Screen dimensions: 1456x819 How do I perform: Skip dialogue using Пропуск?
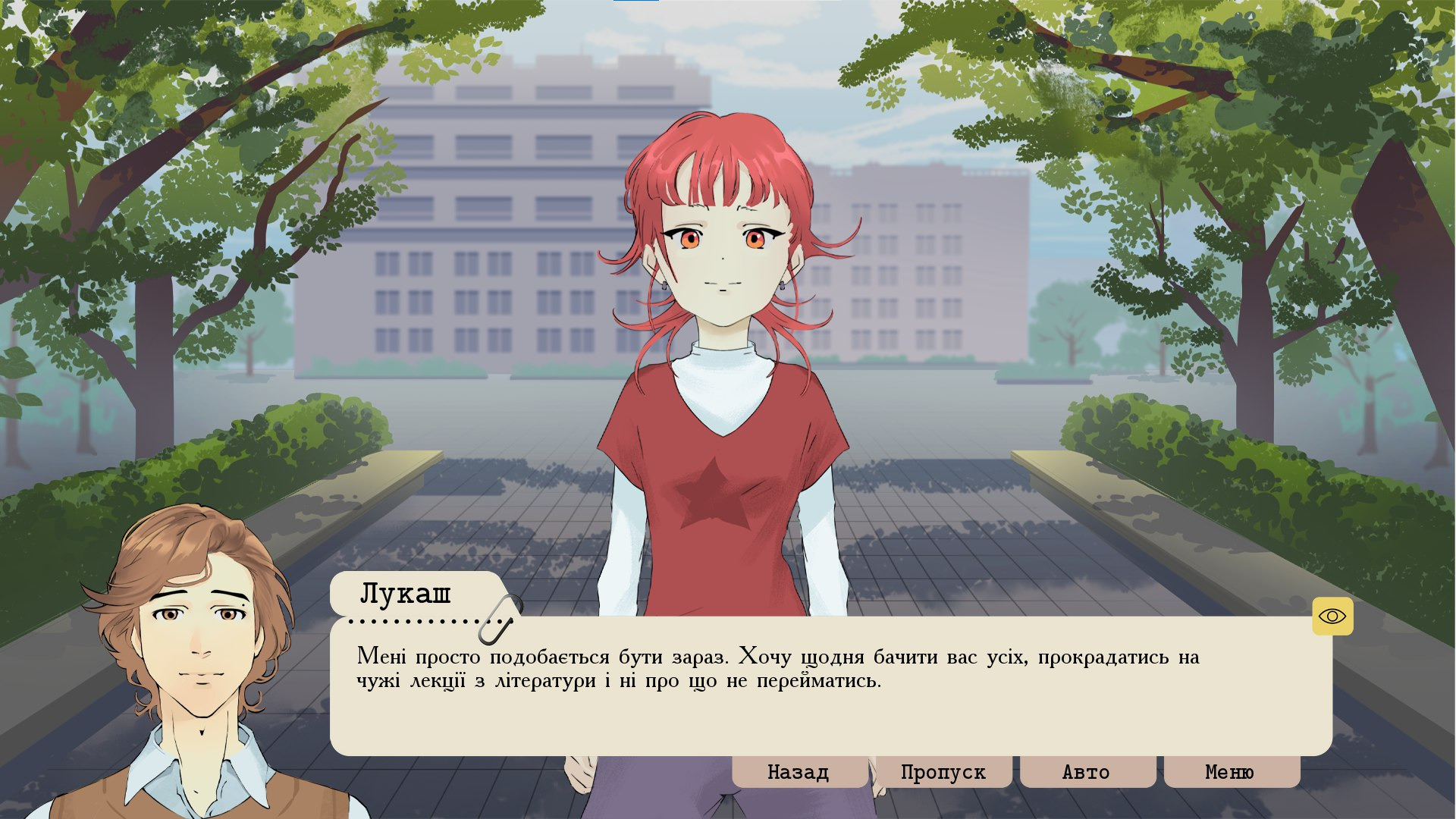tap(943, 772)
